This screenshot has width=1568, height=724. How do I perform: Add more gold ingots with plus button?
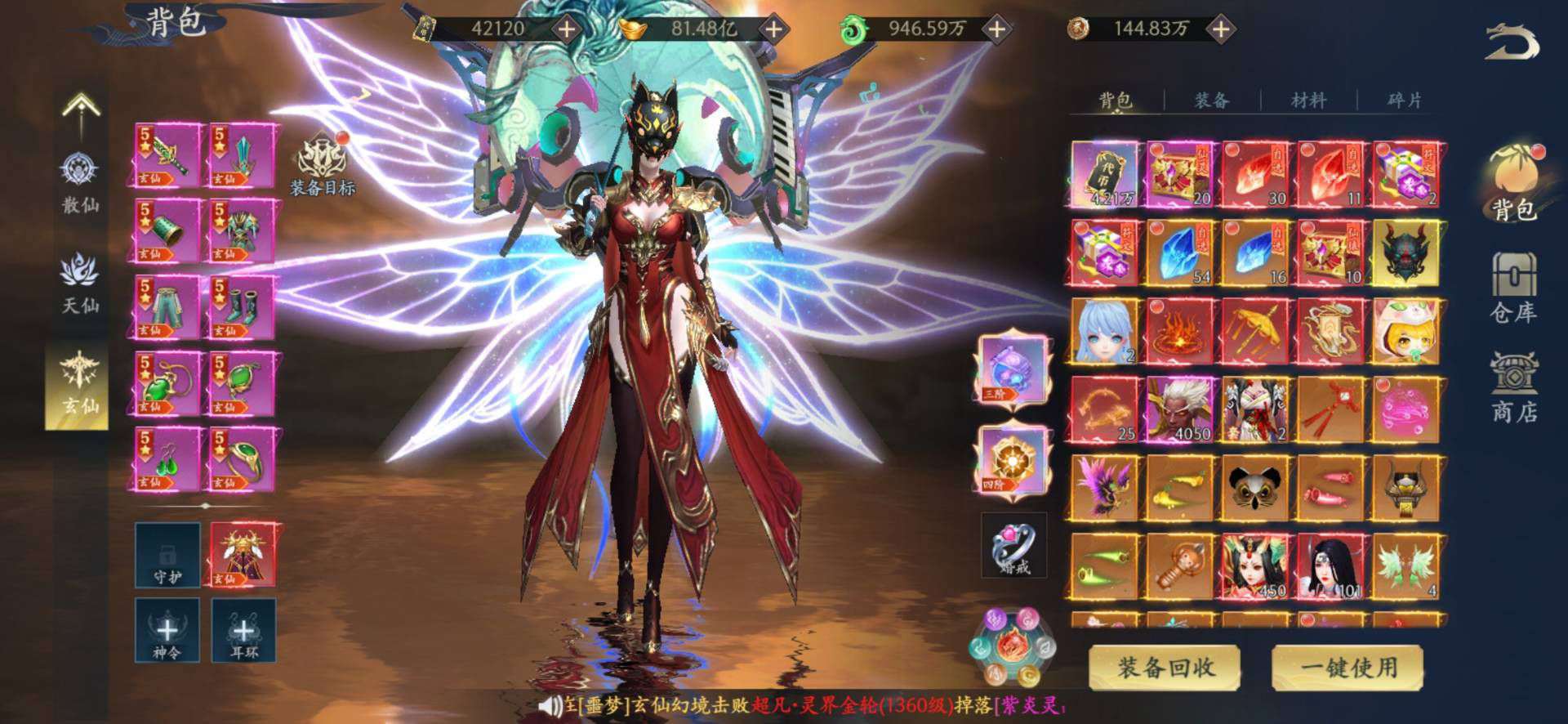tap(773, 29)
